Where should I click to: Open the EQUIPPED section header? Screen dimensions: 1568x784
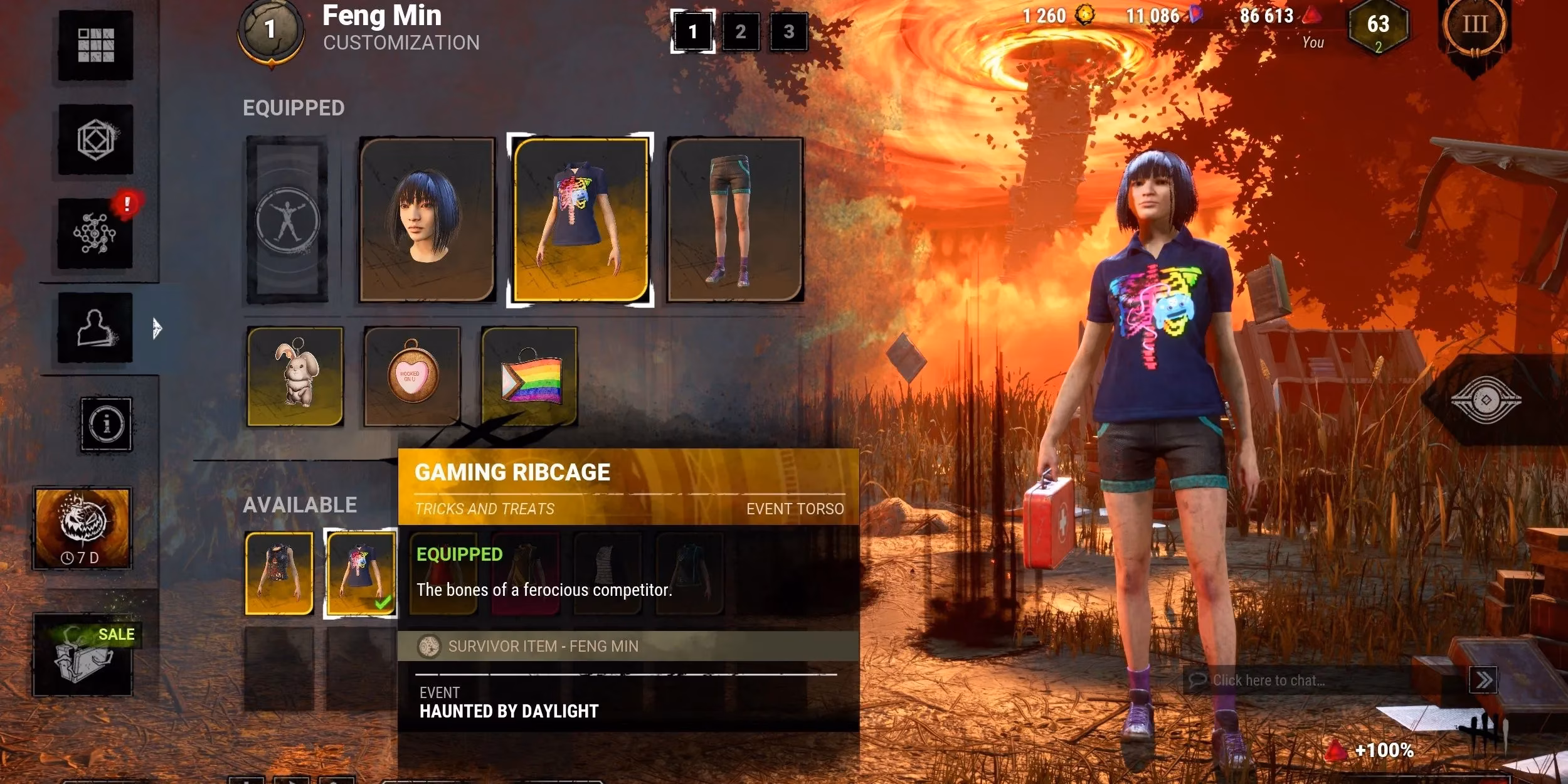point(294,108)
